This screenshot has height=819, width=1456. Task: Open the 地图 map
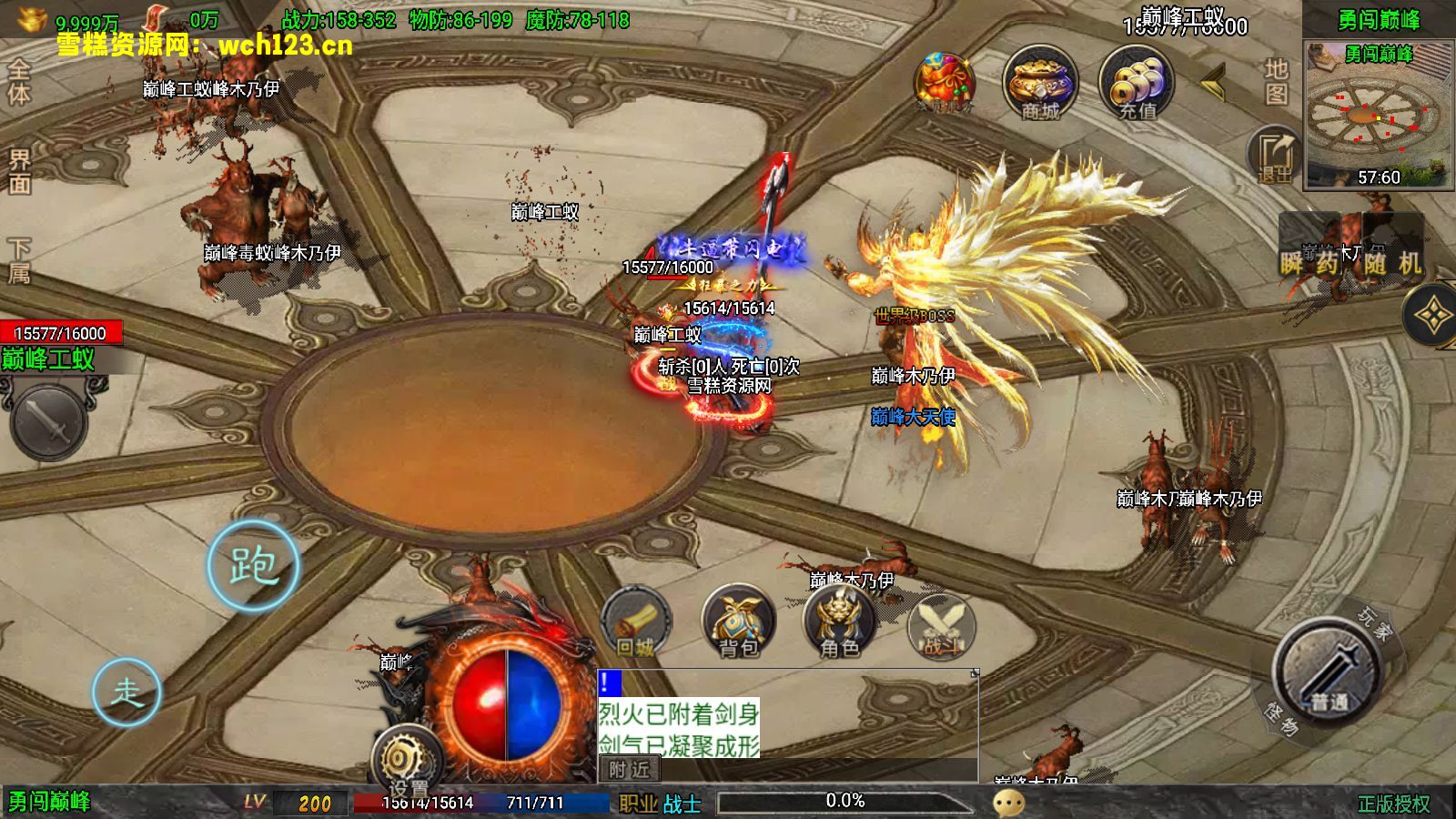pyautogui.click(x=1276, y=82)
